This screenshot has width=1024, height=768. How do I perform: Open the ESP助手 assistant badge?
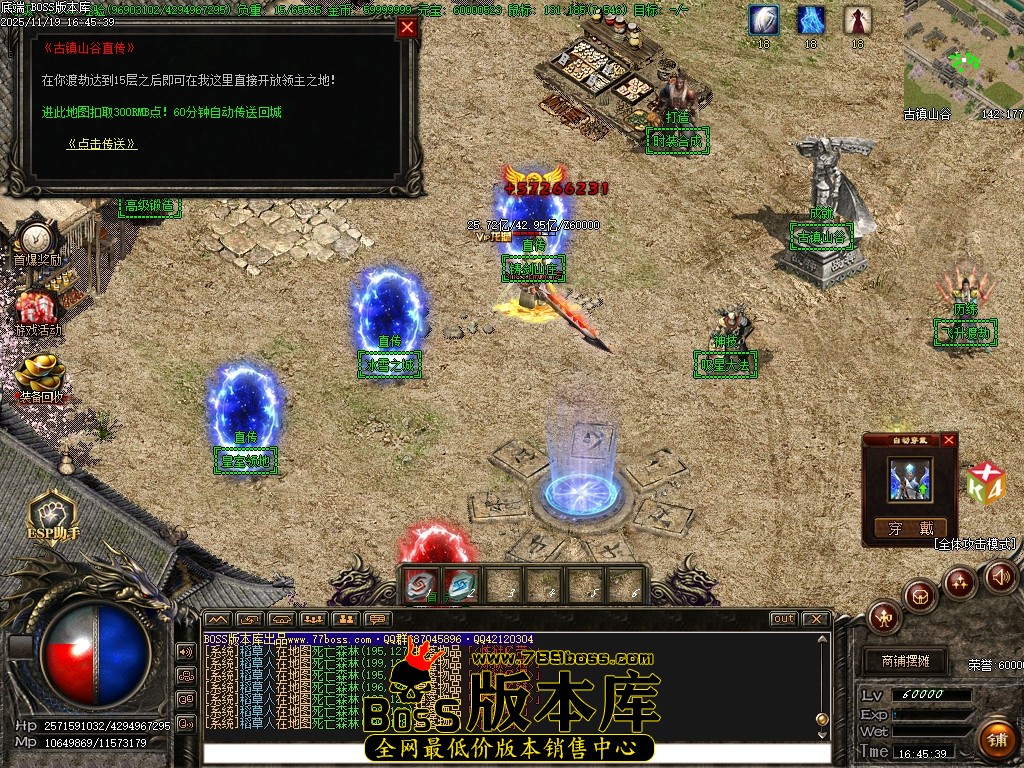pos(52,511)
